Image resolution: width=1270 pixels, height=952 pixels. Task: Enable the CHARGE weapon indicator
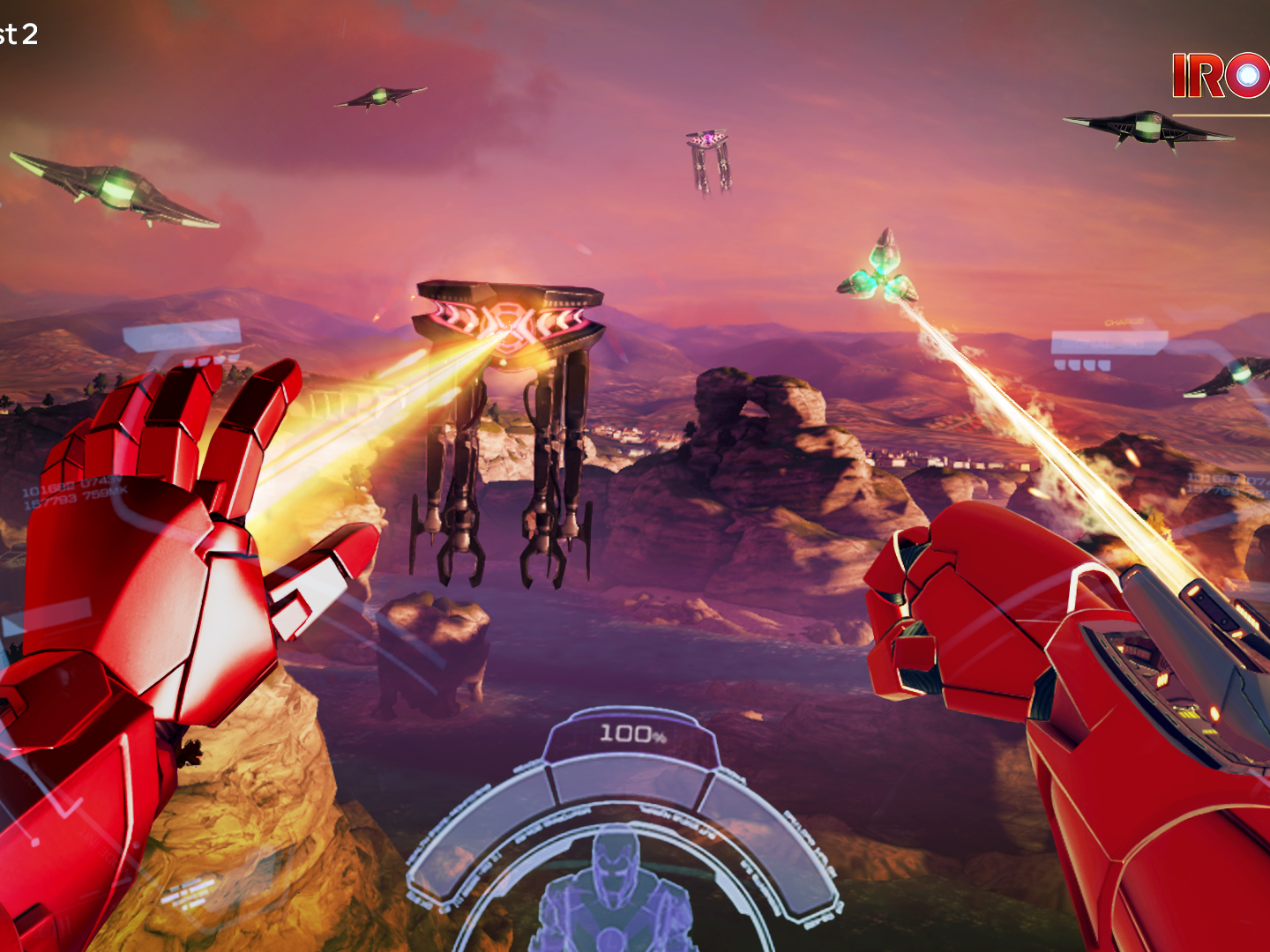[x=1123, y=321]
